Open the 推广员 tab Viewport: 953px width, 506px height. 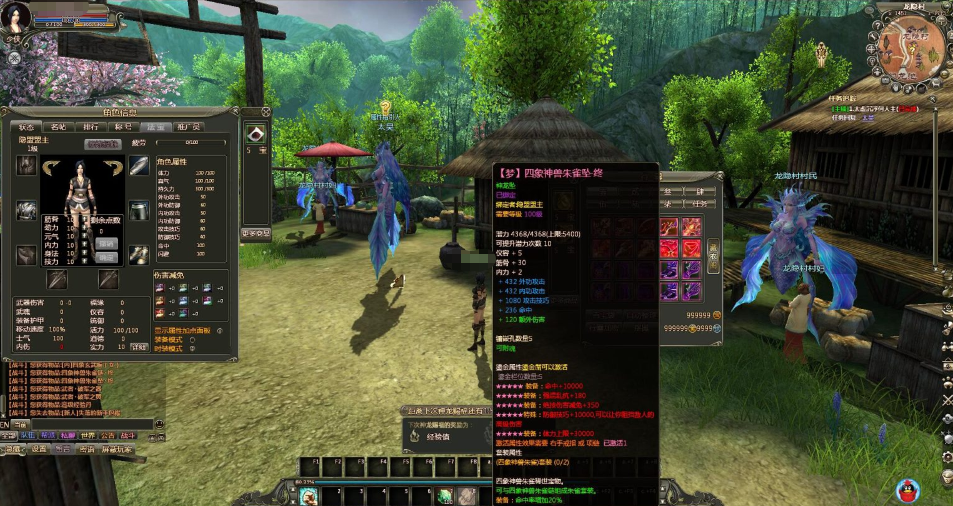click(188, 127)
